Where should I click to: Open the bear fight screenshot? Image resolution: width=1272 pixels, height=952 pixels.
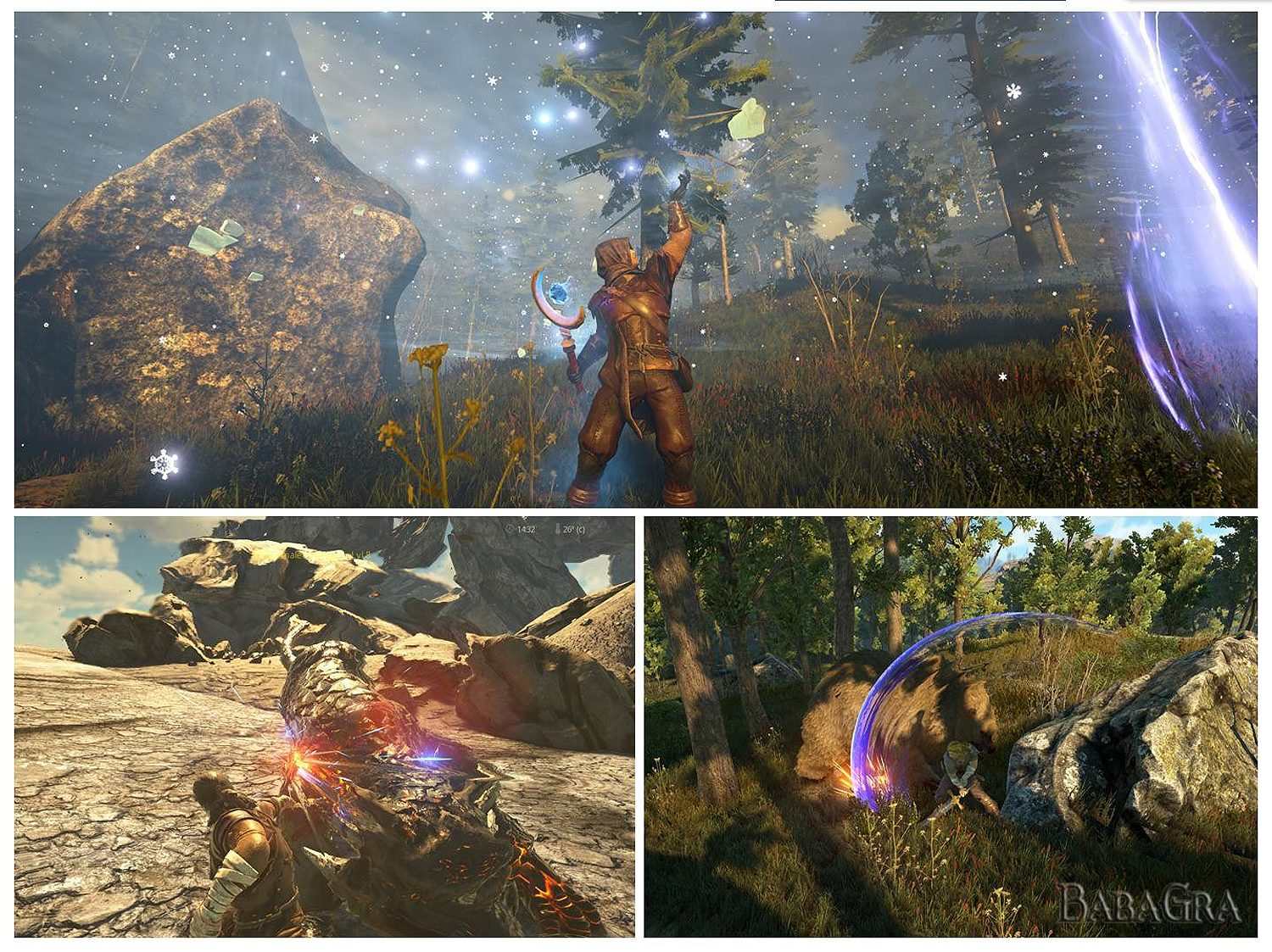[x=950, y=727]
